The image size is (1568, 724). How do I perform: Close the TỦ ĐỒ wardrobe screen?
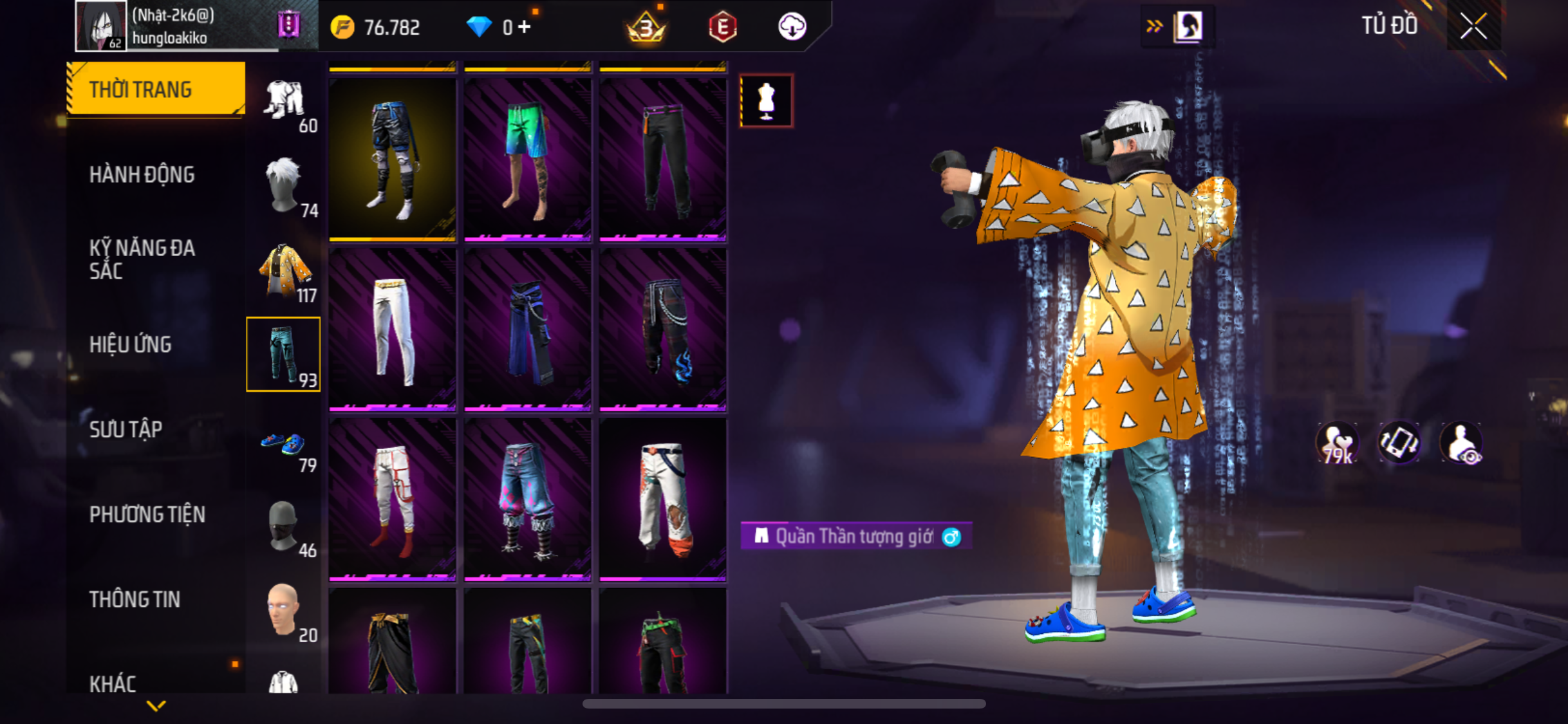click(x=1473, y=26)
